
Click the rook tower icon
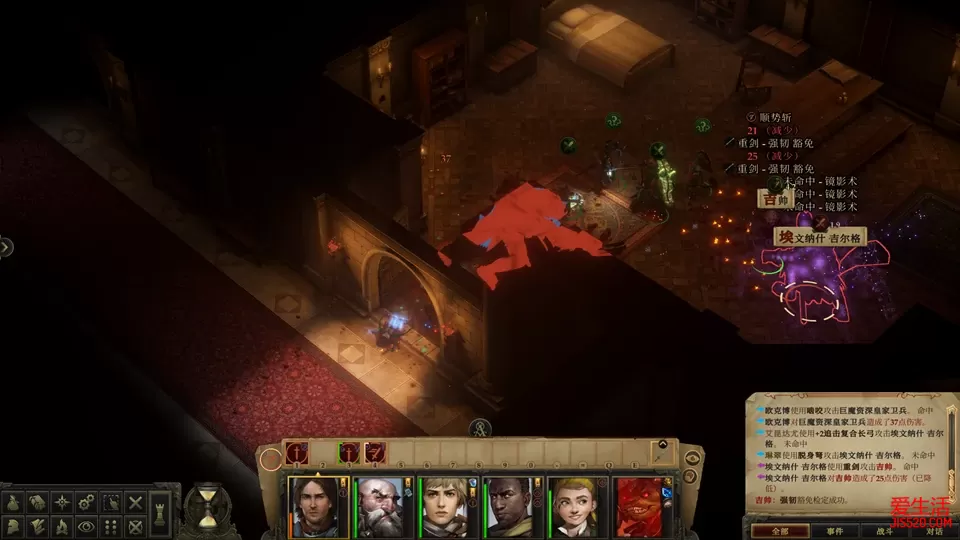[161, 513]
